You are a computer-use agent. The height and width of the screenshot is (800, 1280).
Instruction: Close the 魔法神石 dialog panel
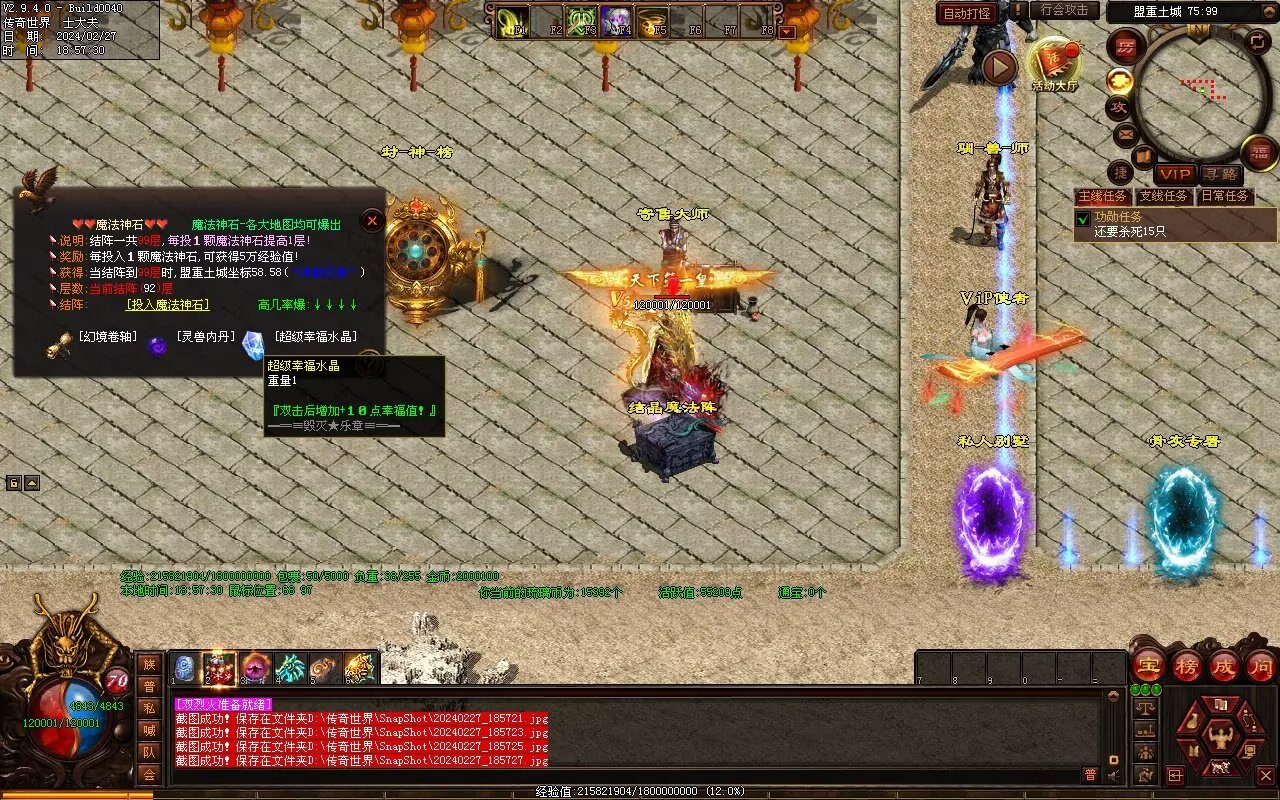tap(372, 220)
